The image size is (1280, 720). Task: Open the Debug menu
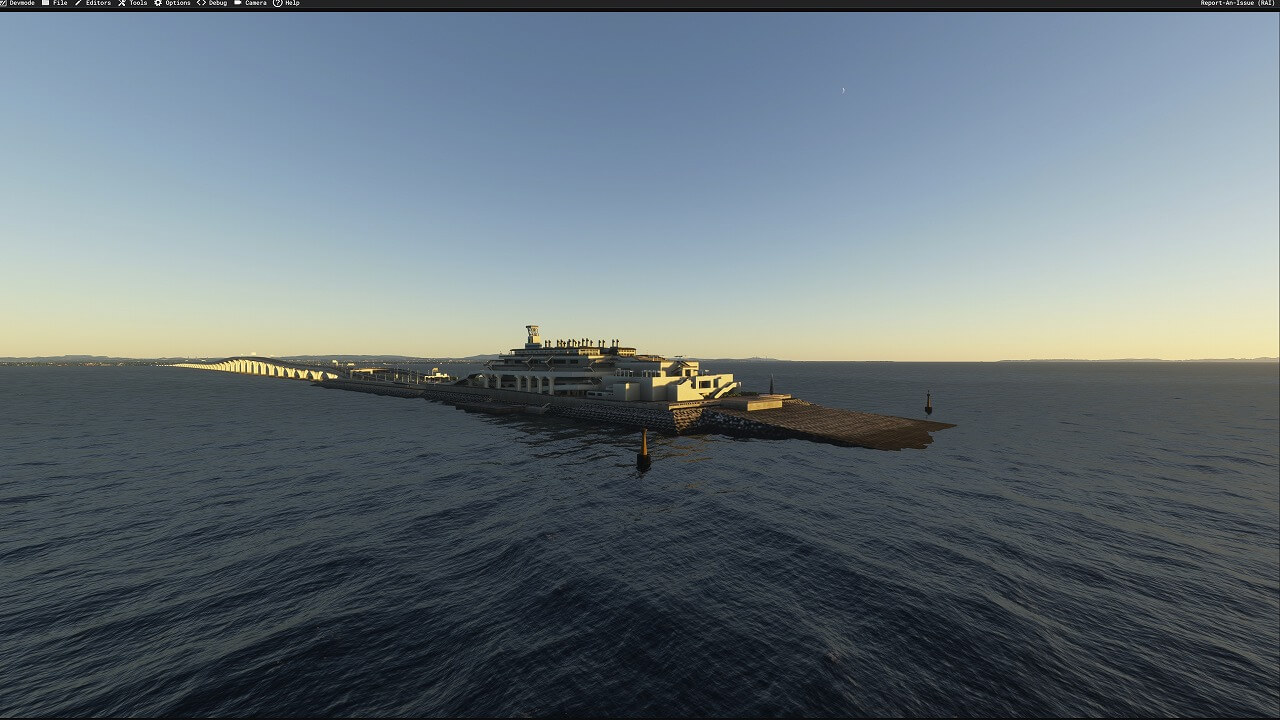(212, 3)
